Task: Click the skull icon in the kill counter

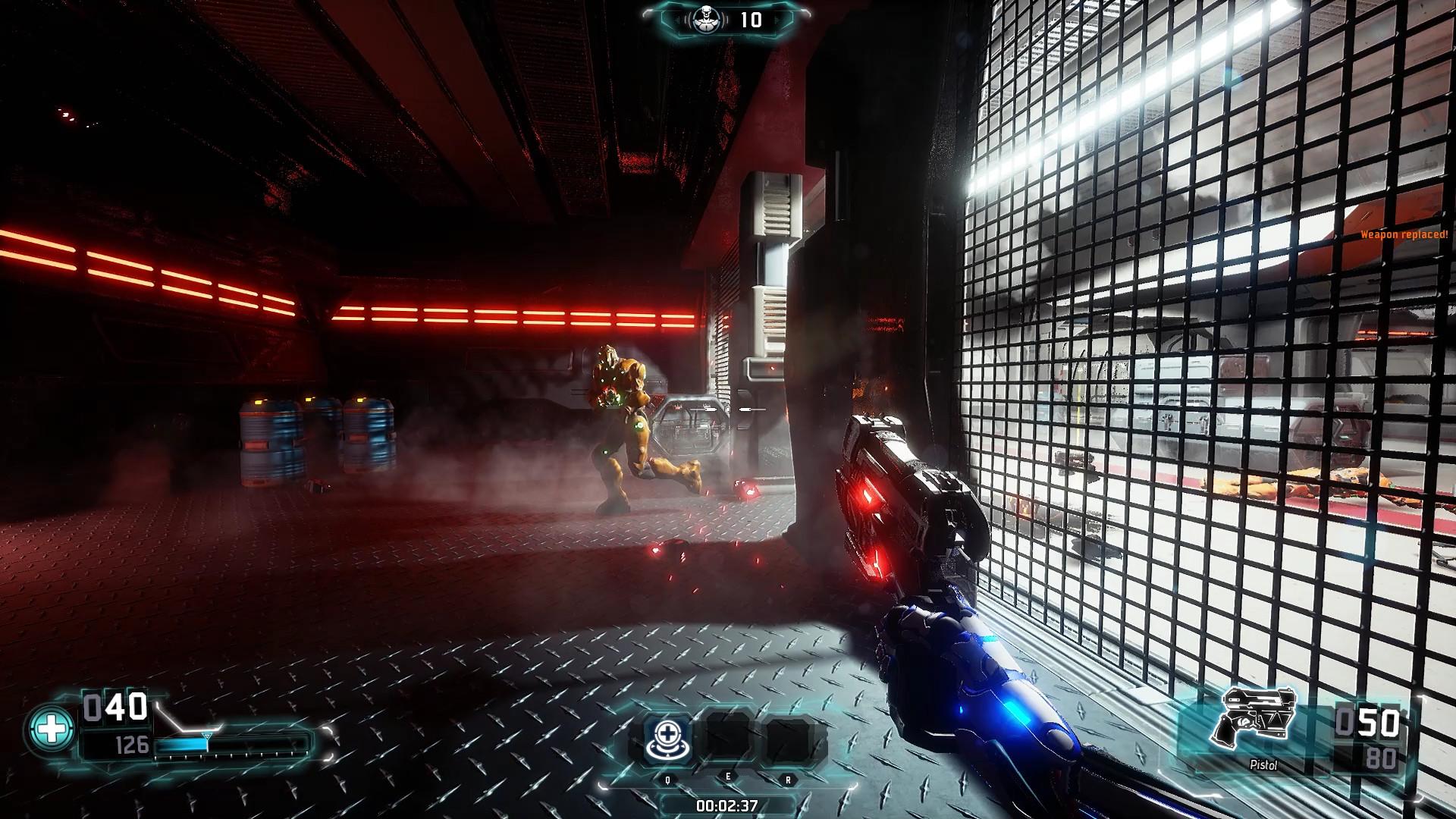Action: (x=705, y=20)
